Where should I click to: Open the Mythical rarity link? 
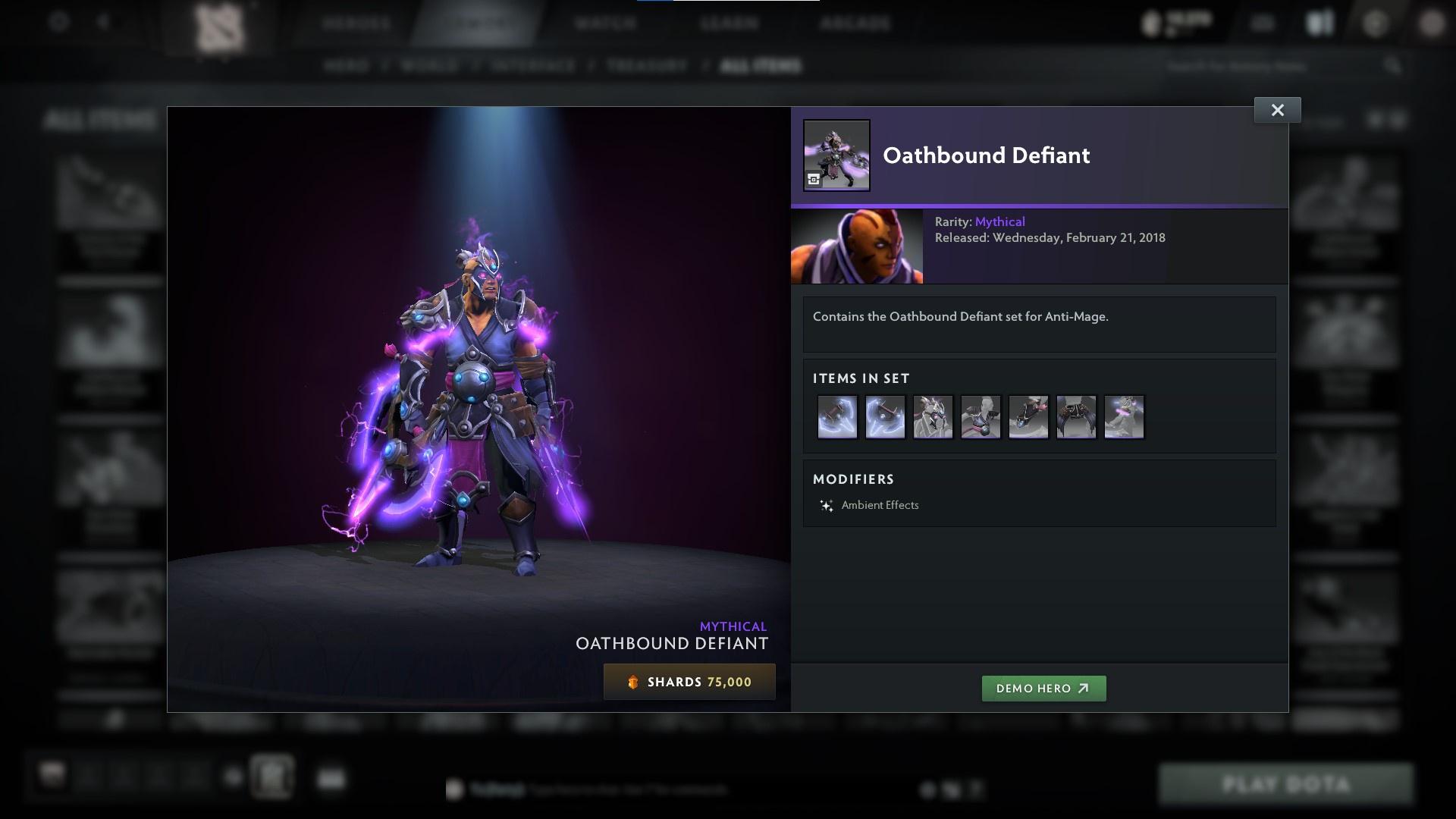click(x=1000, y=221)
